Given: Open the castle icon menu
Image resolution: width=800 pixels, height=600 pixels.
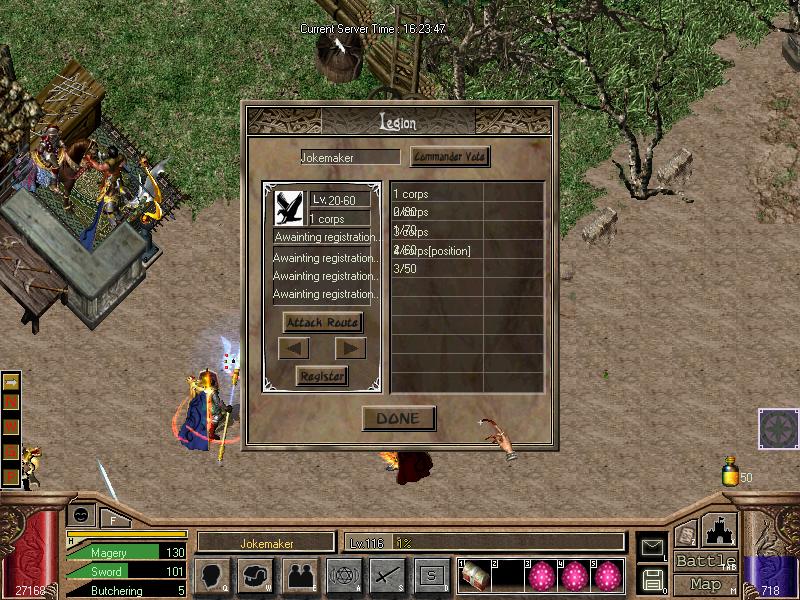Looking at the screenshot, I should pyautogui.click(x=720, y=530).
